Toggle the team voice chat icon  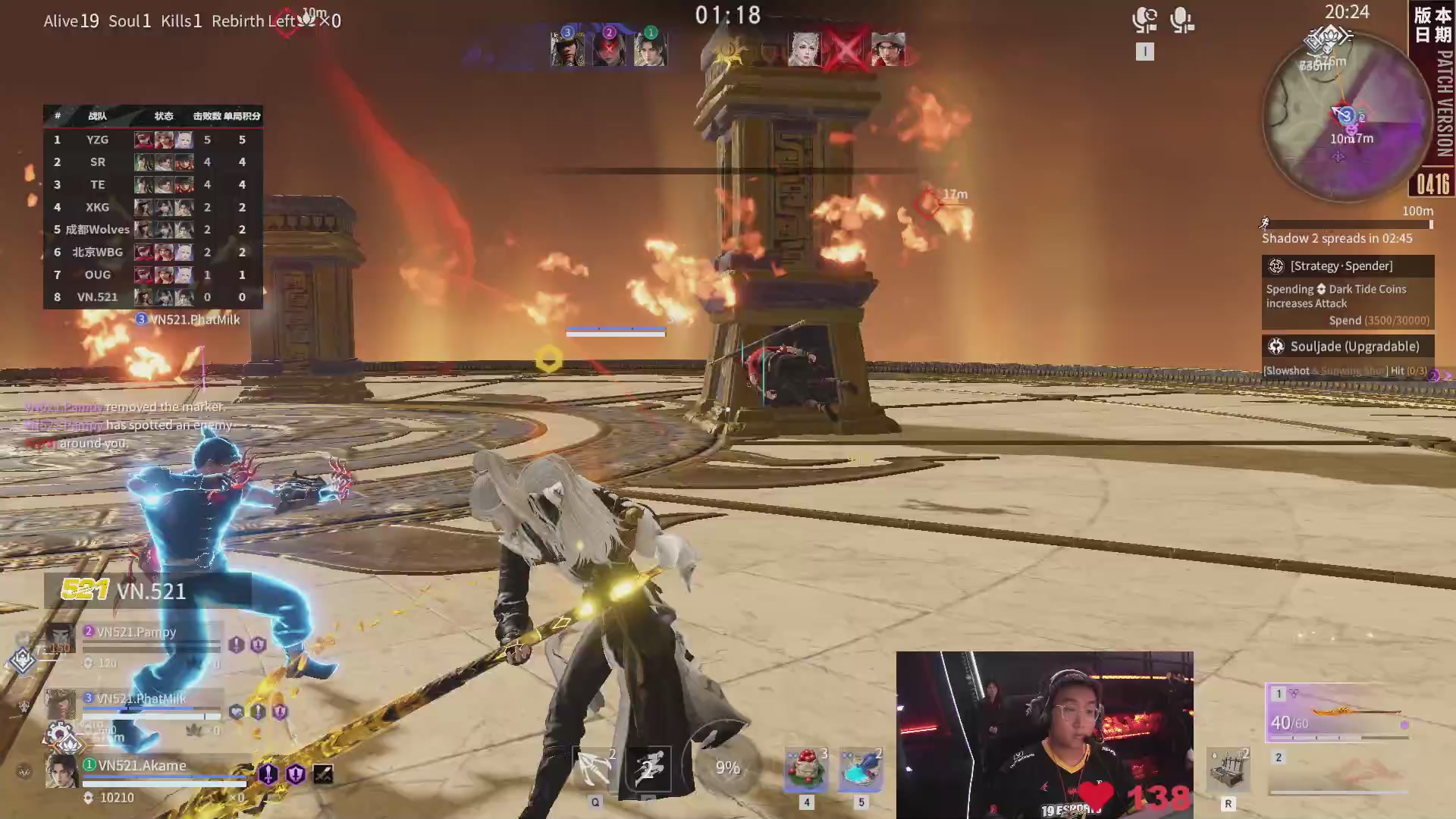coord(1144,20)
